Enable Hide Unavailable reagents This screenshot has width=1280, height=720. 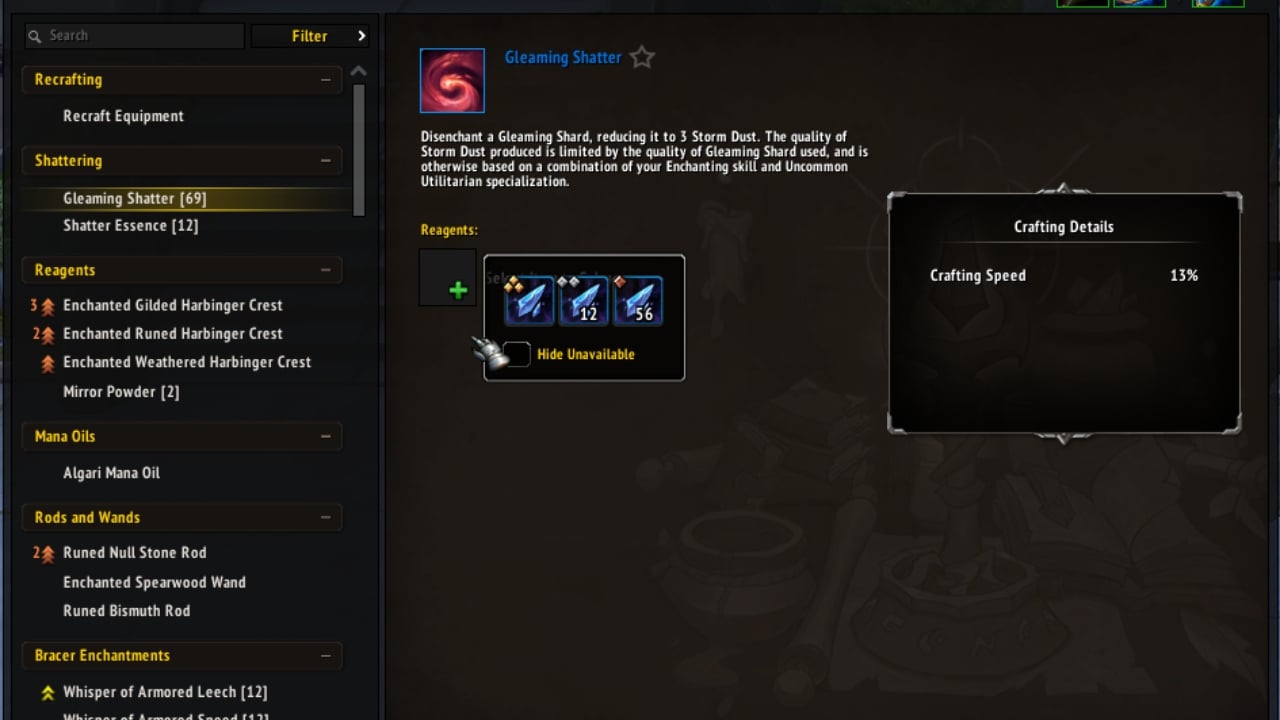(516, 354)
